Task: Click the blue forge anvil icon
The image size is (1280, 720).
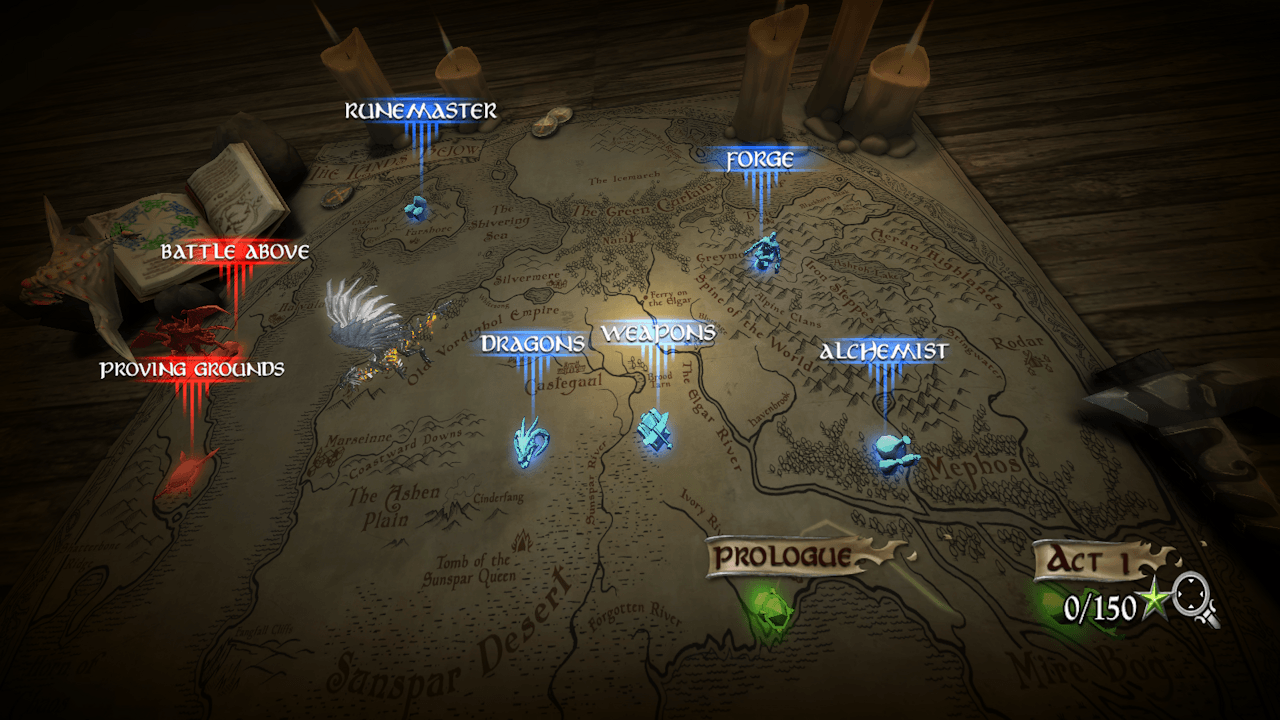Action: [x=767, y=251]
